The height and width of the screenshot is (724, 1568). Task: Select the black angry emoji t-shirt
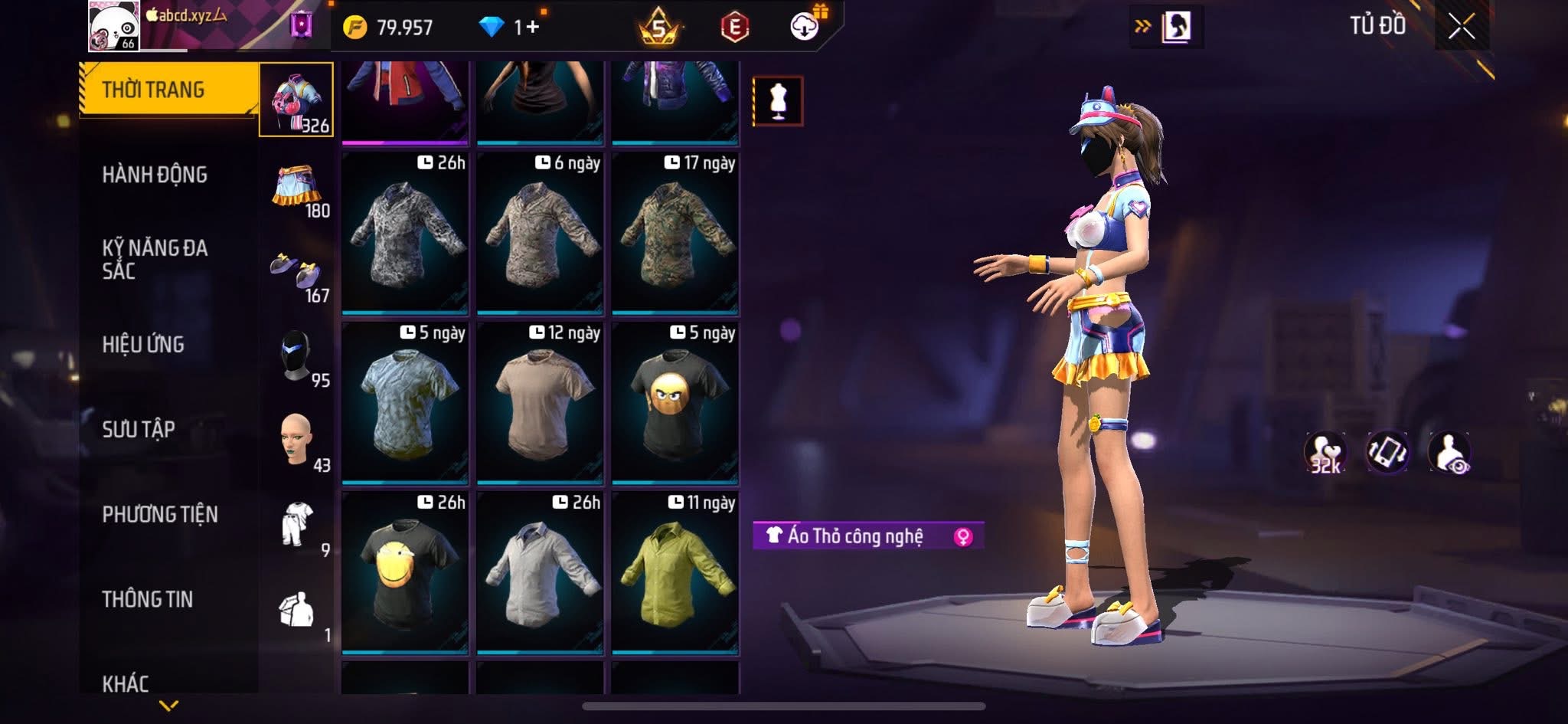tap(675, 405)
